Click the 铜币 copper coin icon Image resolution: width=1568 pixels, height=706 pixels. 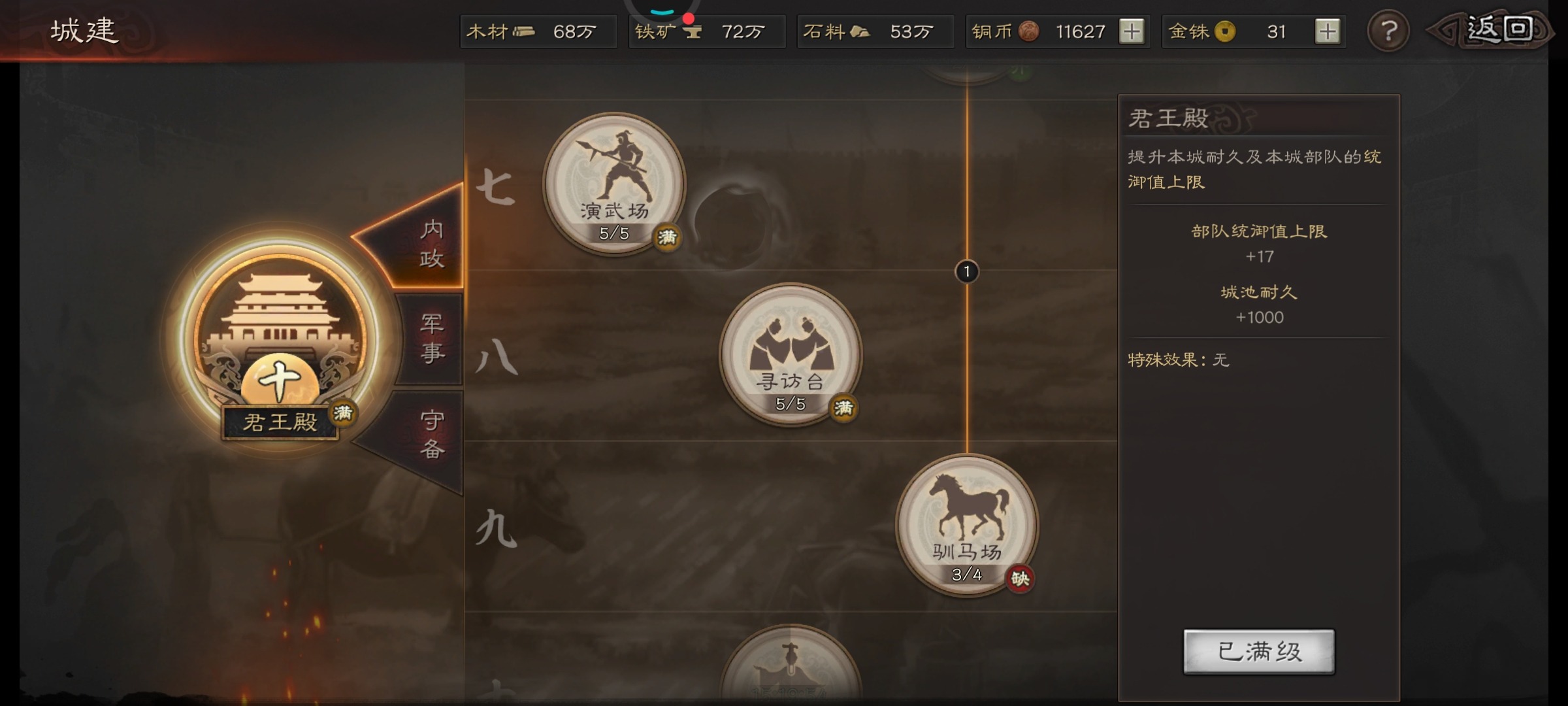click(1030, 31)
